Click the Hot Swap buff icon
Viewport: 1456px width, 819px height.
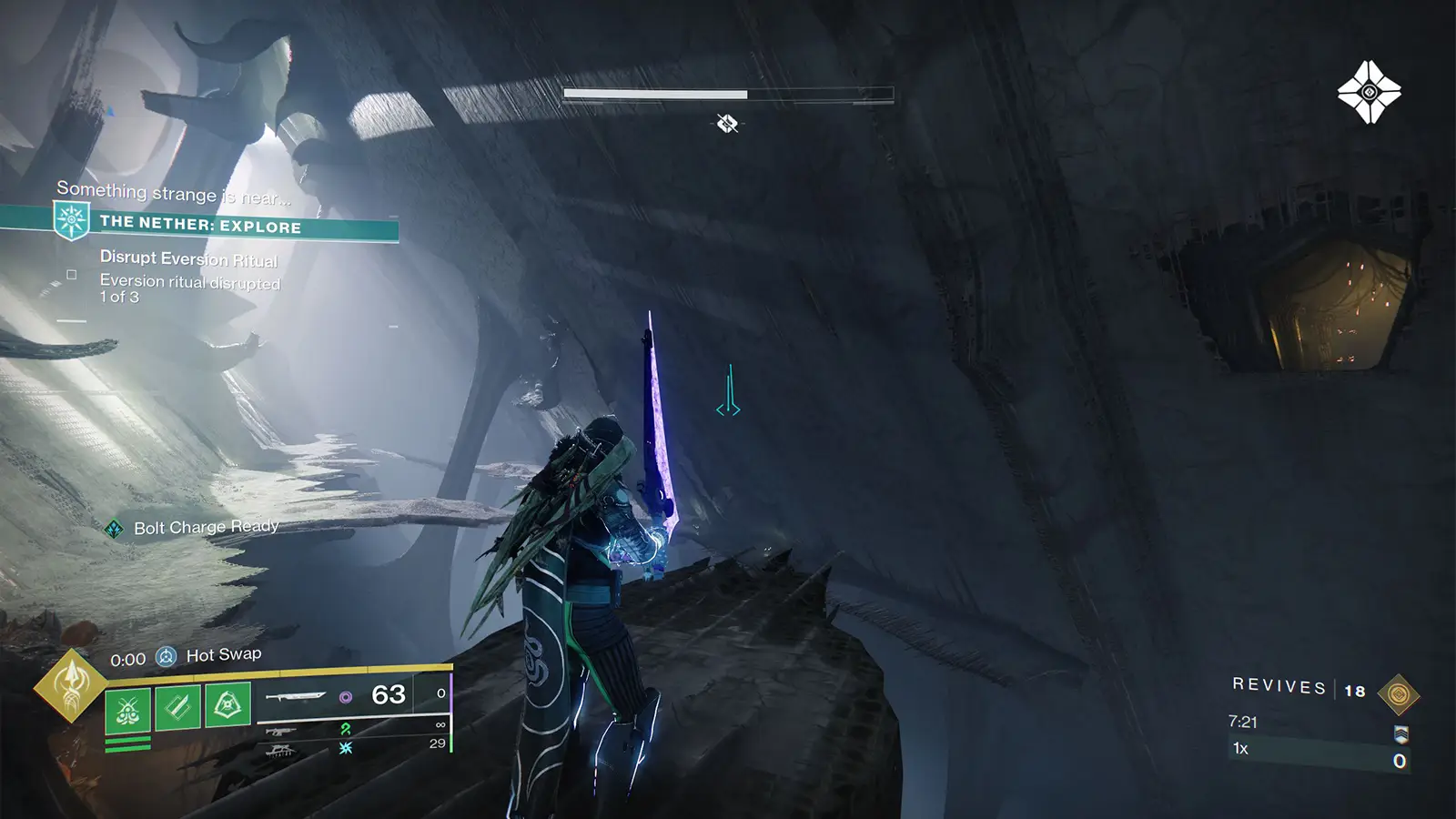166,654
